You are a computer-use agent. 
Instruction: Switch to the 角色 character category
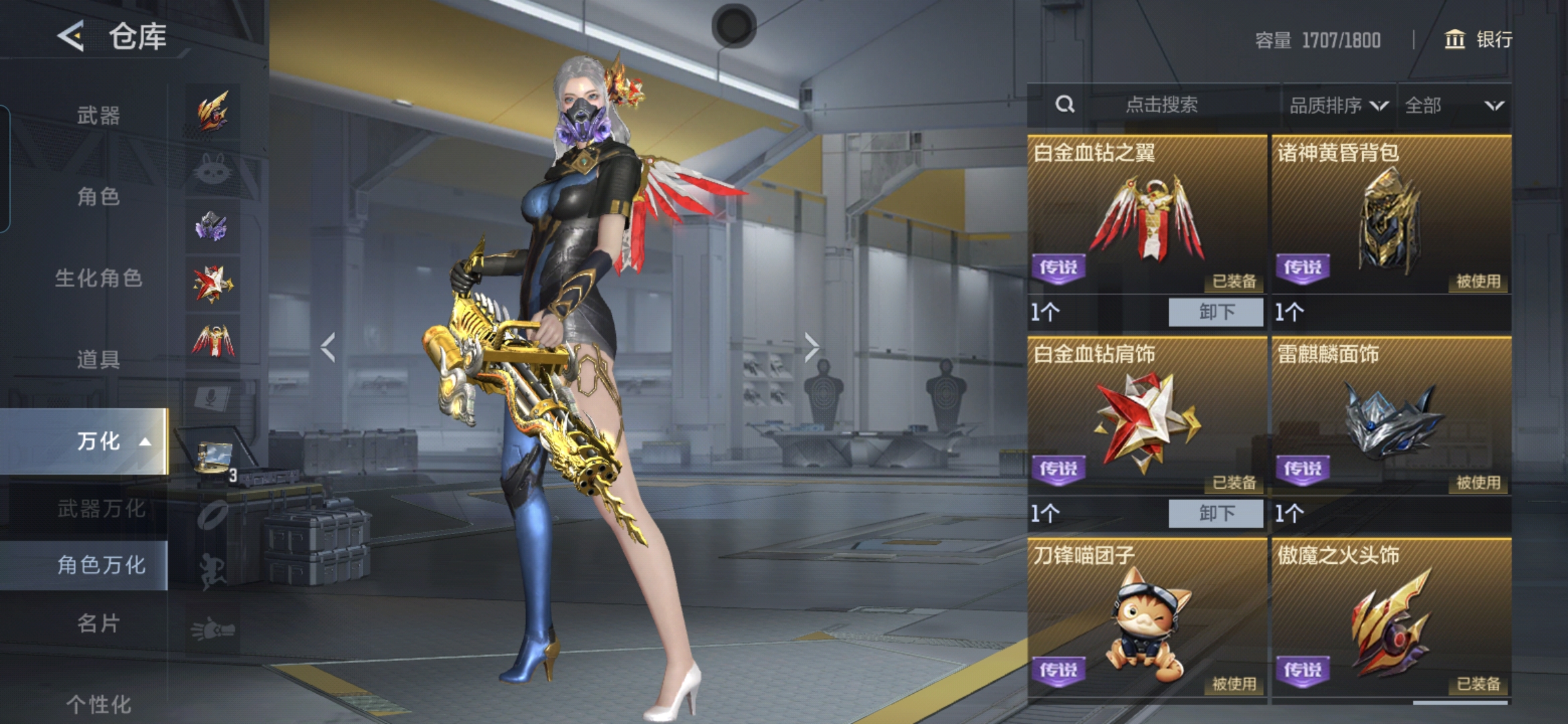tap(98, 196)
